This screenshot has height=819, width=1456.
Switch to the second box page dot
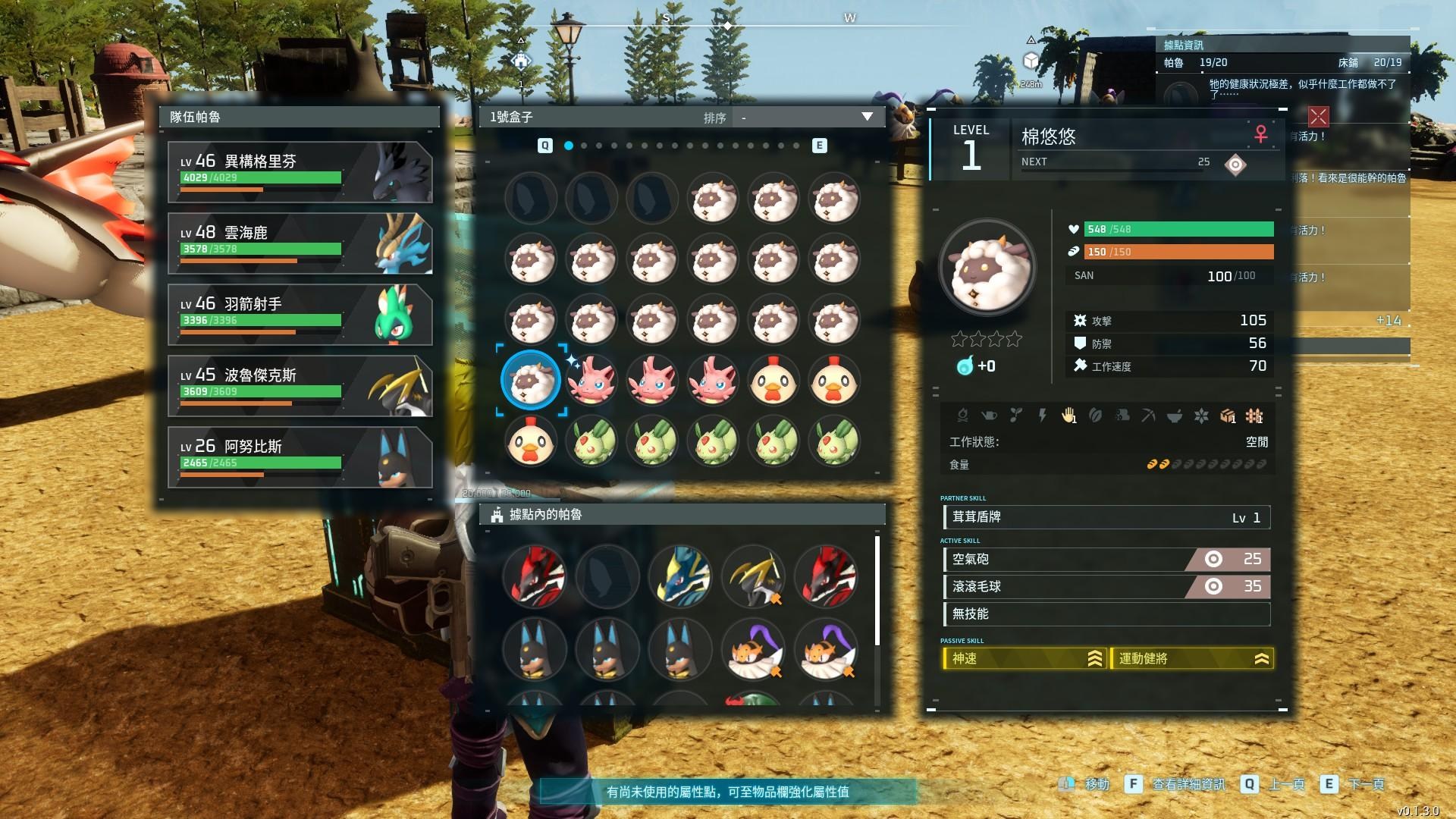[x=584, y=146]
